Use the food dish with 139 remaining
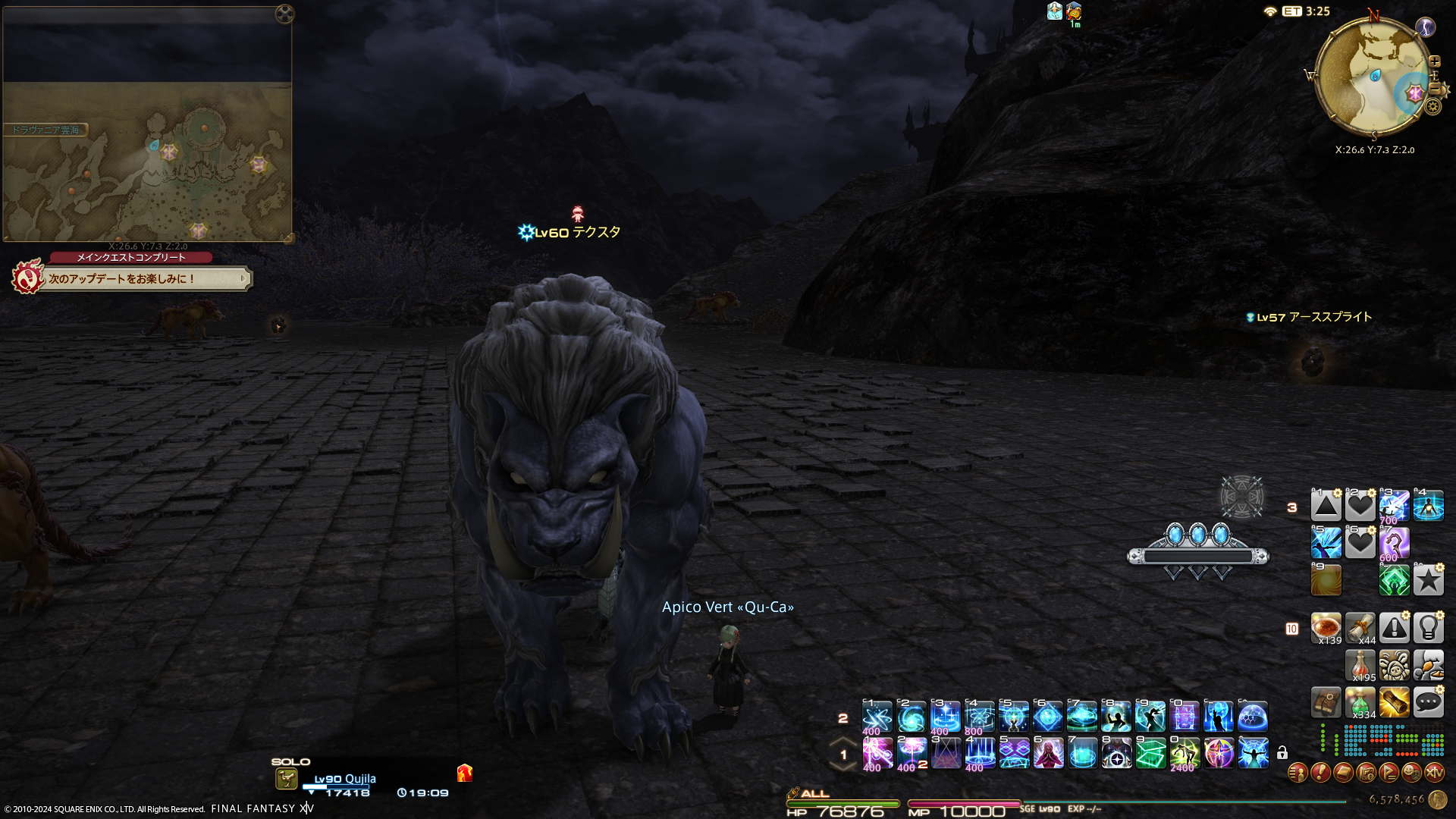Screen dimensions: 1456x819 [1326, 628]
